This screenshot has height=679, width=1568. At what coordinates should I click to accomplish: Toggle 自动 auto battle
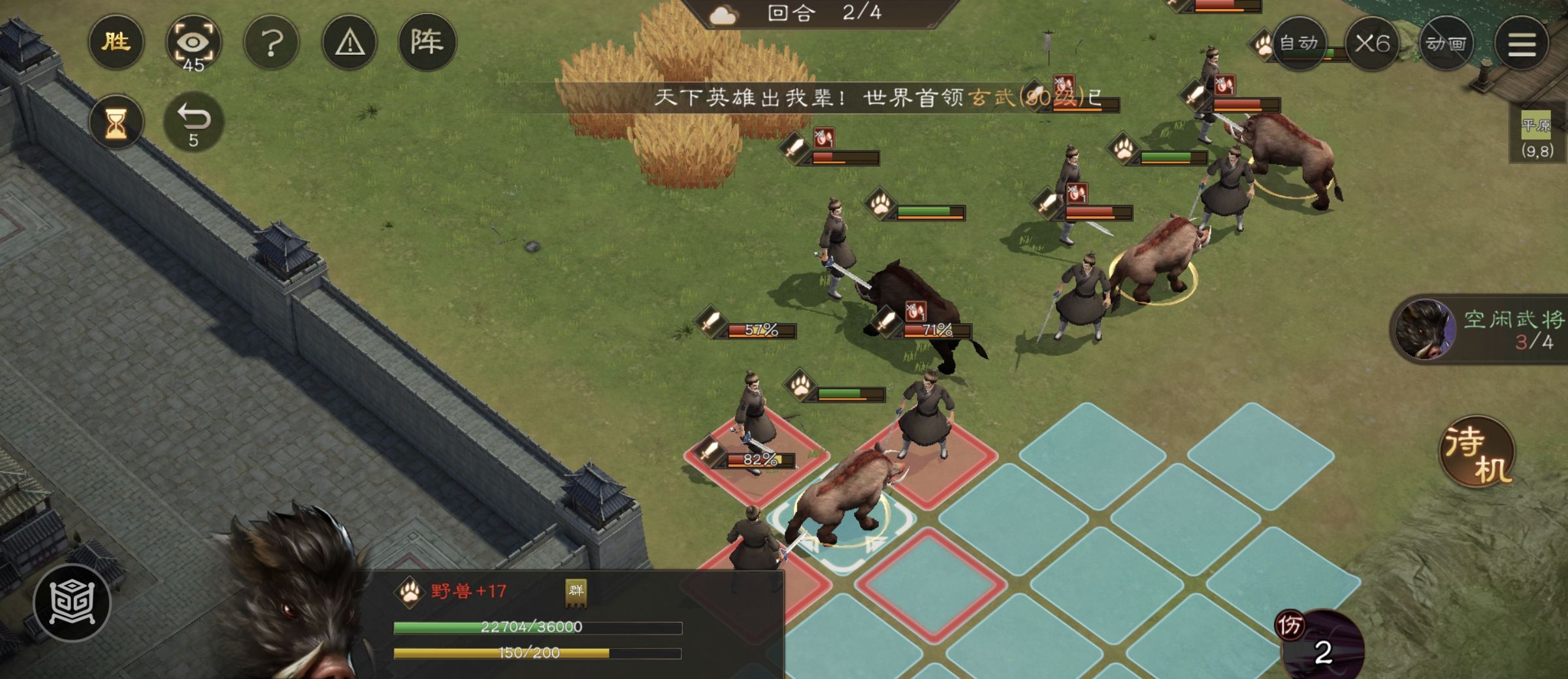point(1299,44)
